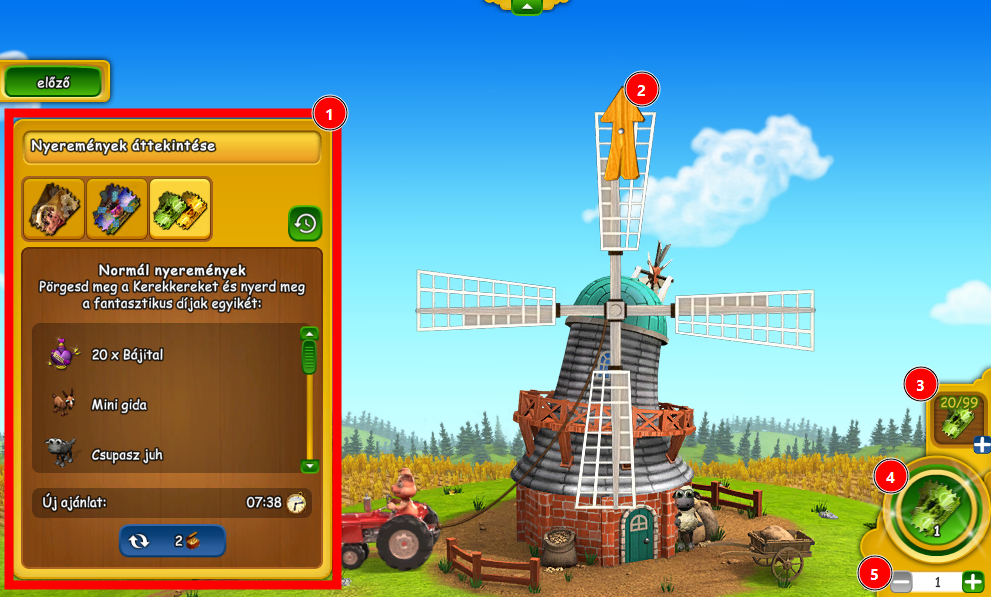The image size is (991, 597).
Task: Go back with the előző button
Action: point(53,83)
